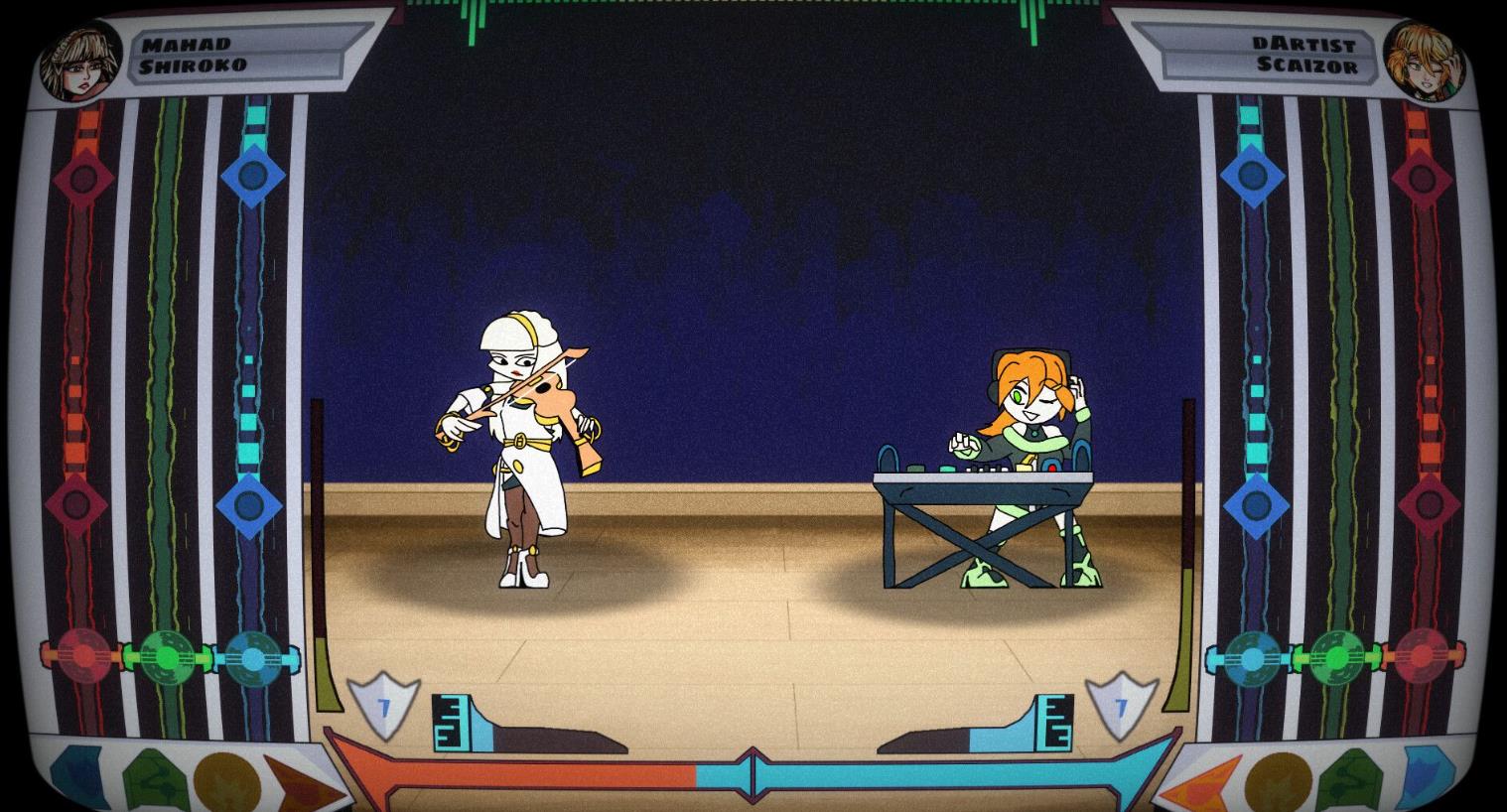Select the dArtist Scaizor nameplate banner
This screenshot has height=812, width=1507.
coord(1310,55)
